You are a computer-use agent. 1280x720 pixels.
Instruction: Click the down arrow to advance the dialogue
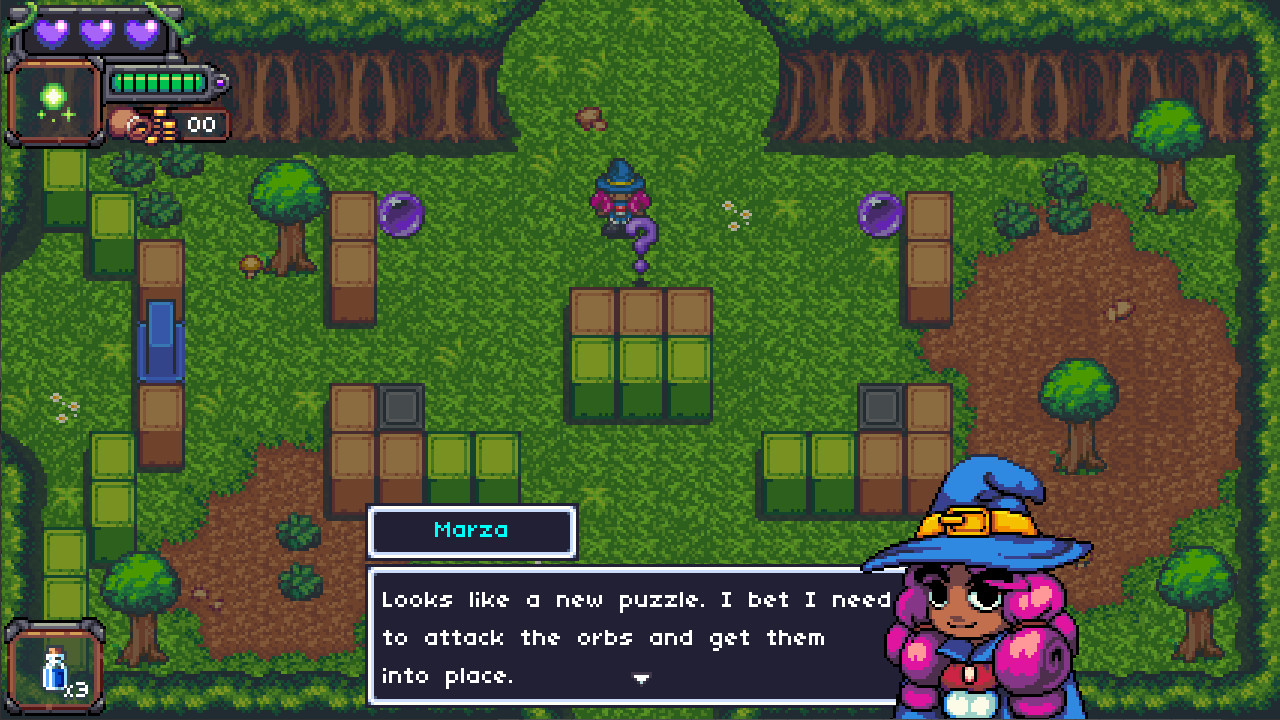click(641, 678)
